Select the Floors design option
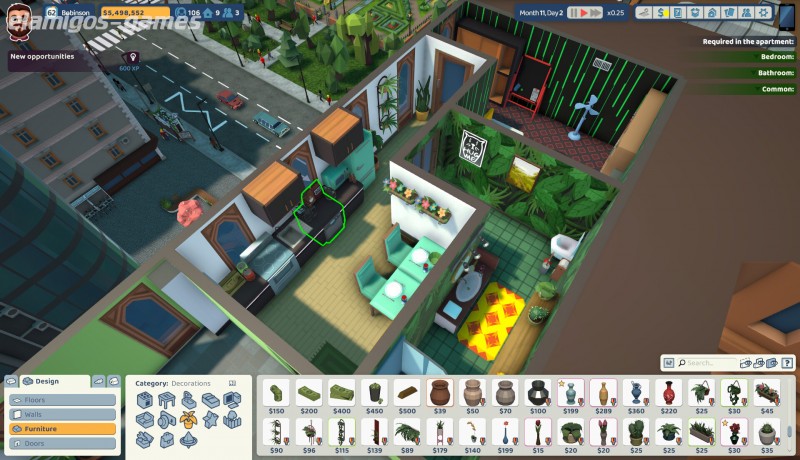 pyautogui.click(x=62, y=400)
